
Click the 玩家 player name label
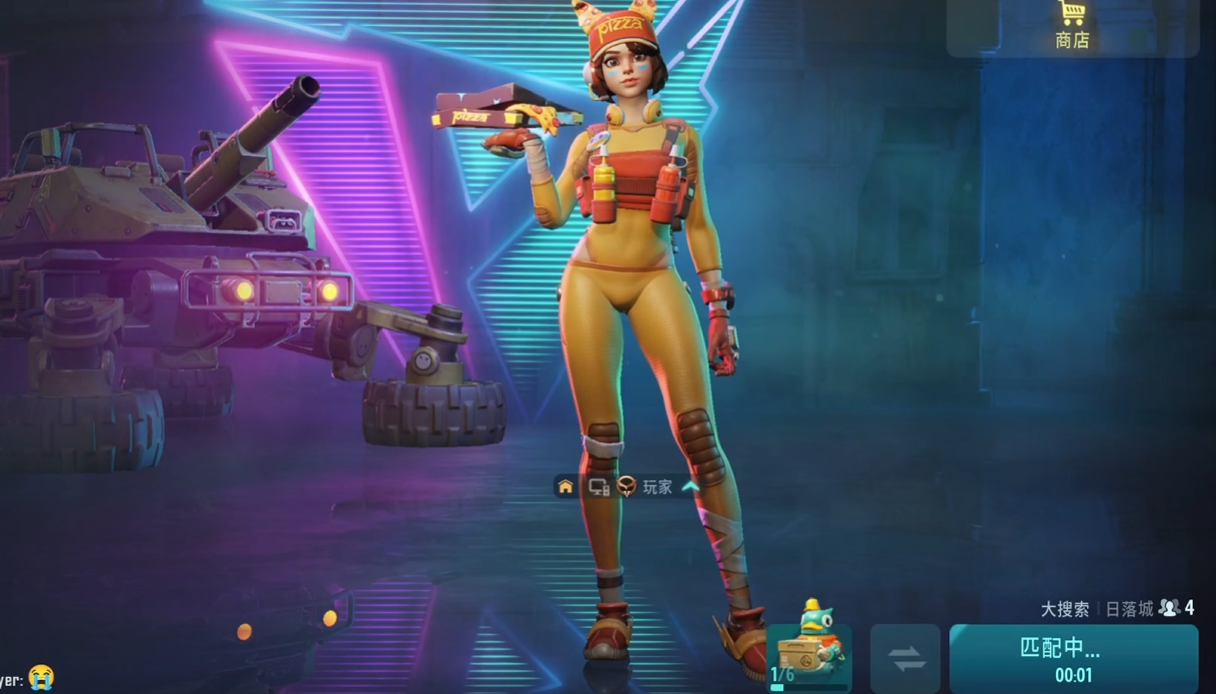pos(657,487)
